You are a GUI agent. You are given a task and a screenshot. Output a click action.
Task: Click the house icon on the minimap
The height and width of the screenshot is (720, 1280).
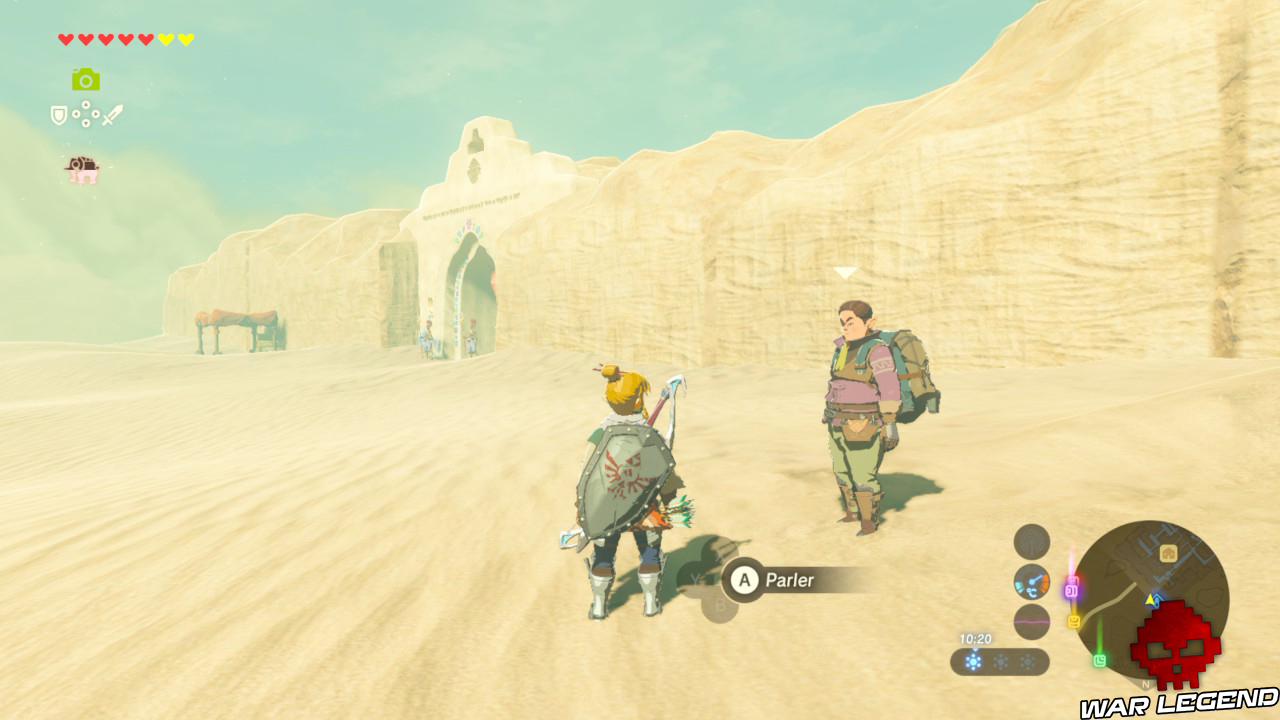(x=1169, y=553)
